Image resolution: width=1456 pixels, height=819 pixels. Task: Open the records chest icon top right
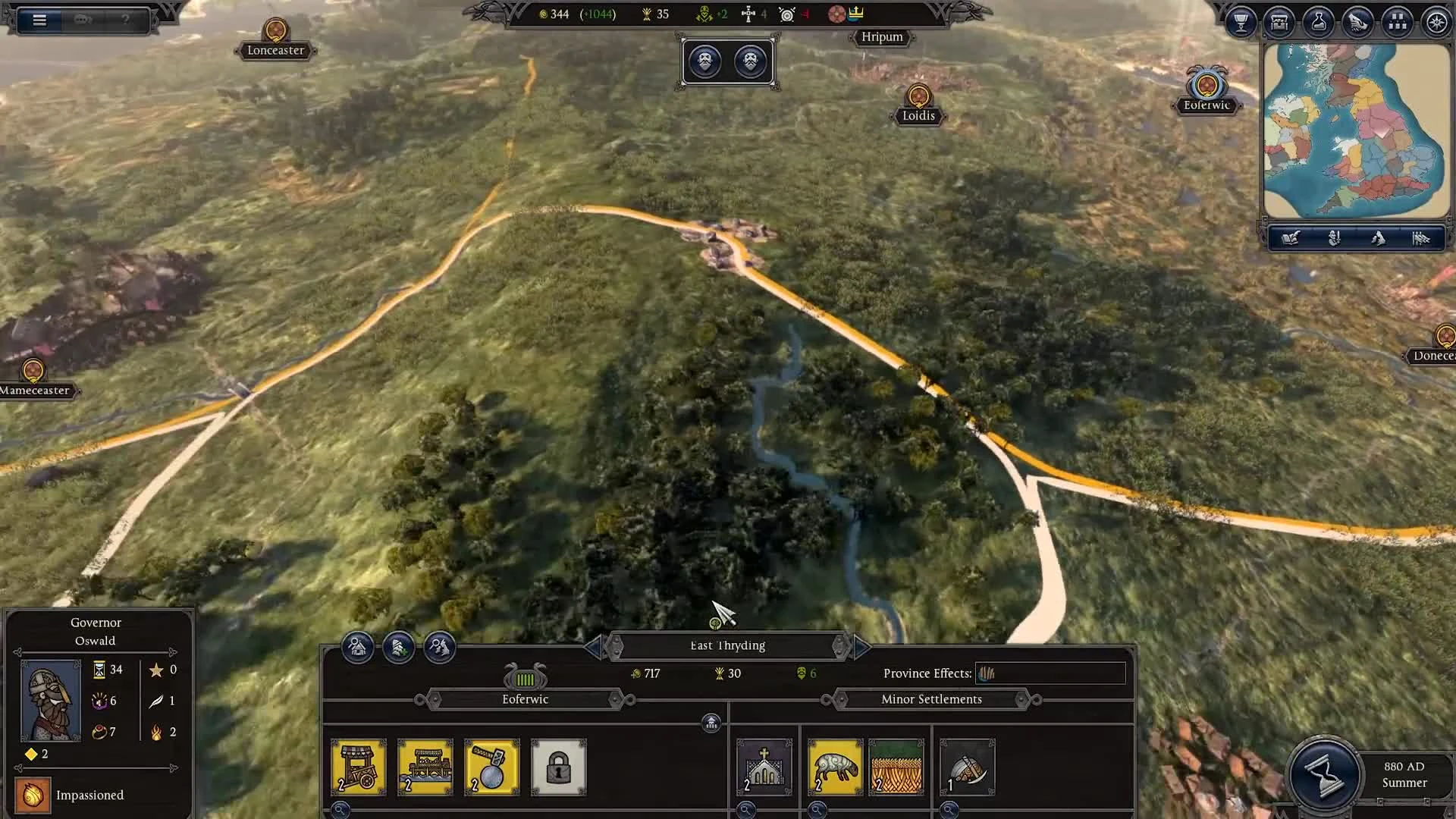pos(1278,23)
